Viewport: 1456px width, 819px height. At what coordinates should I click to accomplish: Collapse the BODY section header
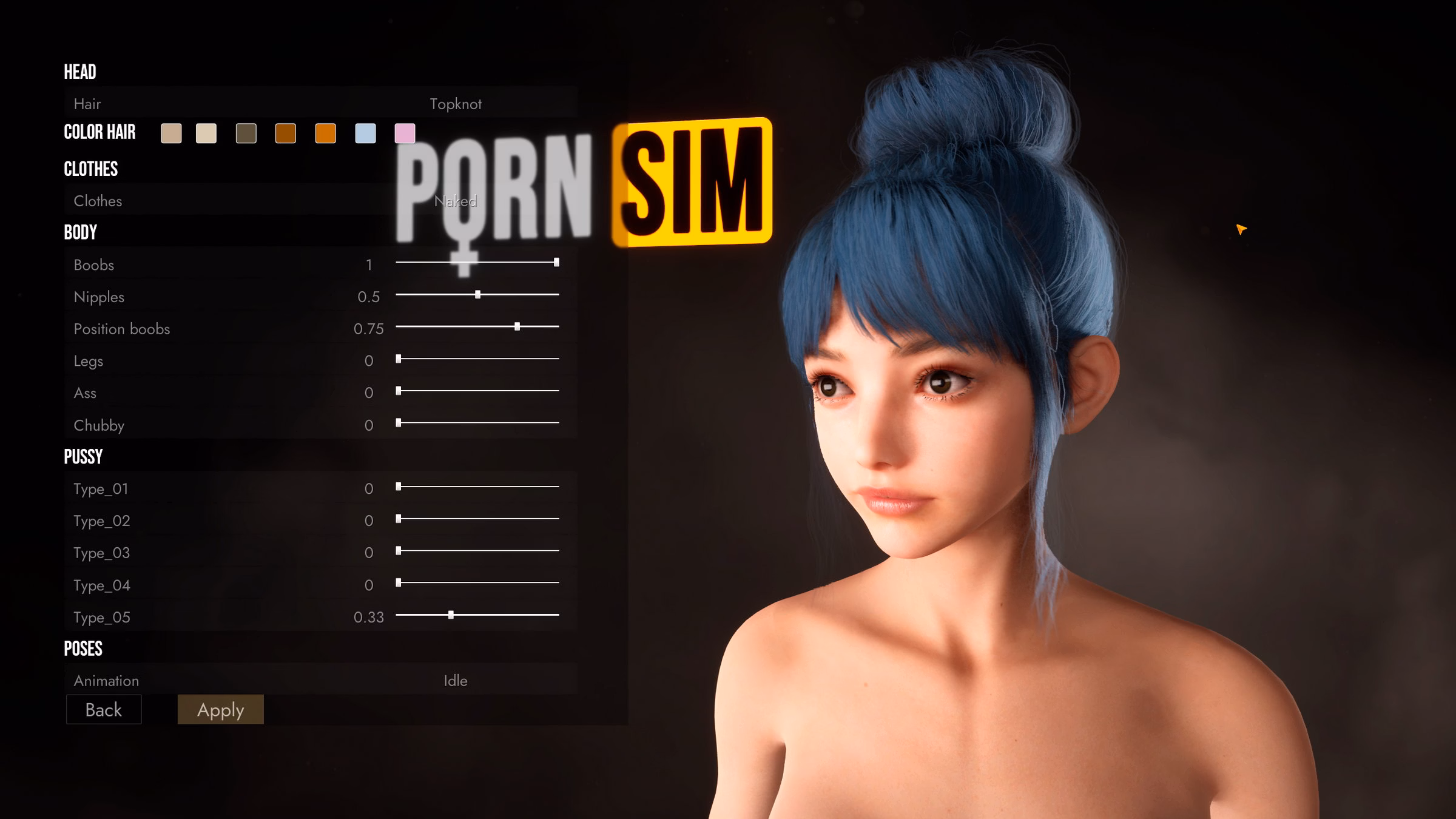81,232
